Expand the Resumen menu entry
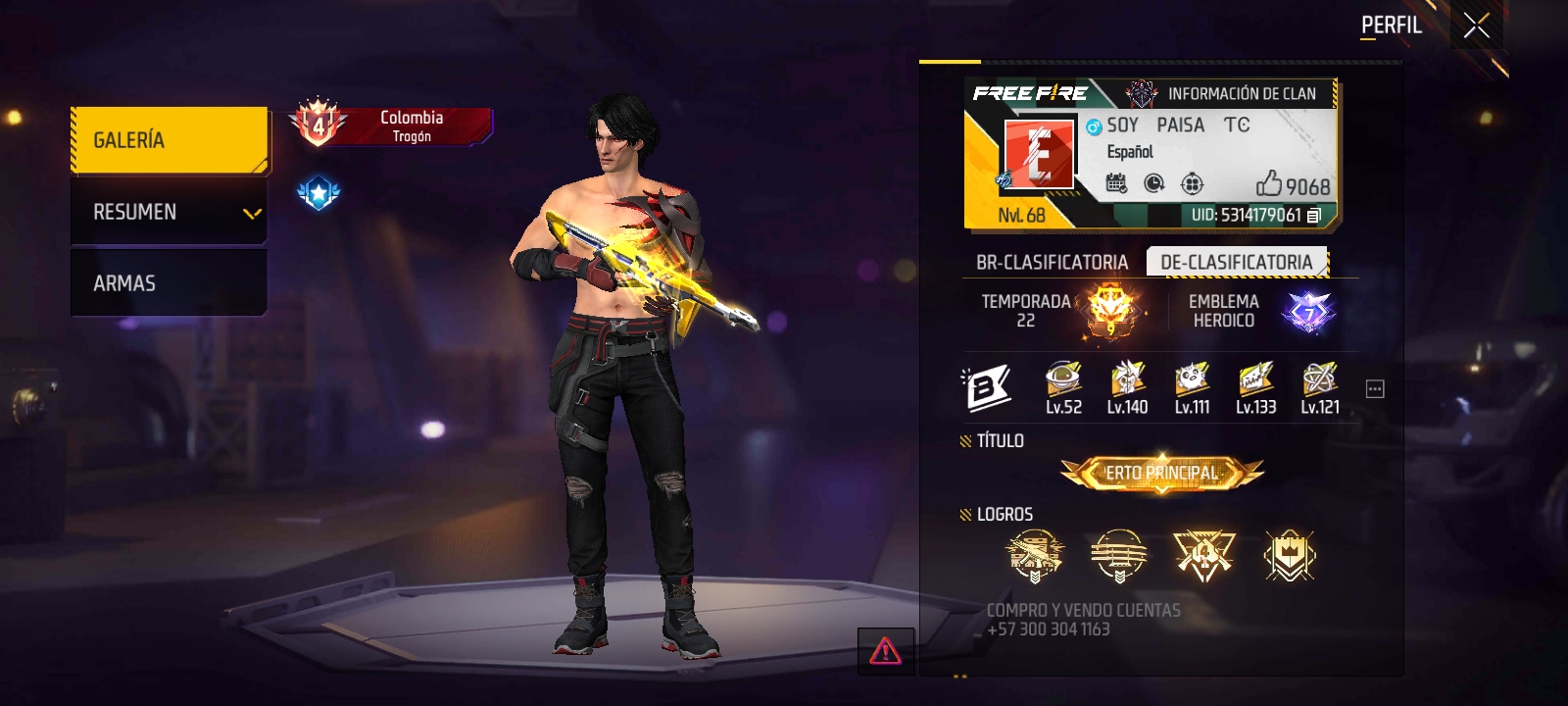The image size is (1568, 706). (x=169, y=212)
